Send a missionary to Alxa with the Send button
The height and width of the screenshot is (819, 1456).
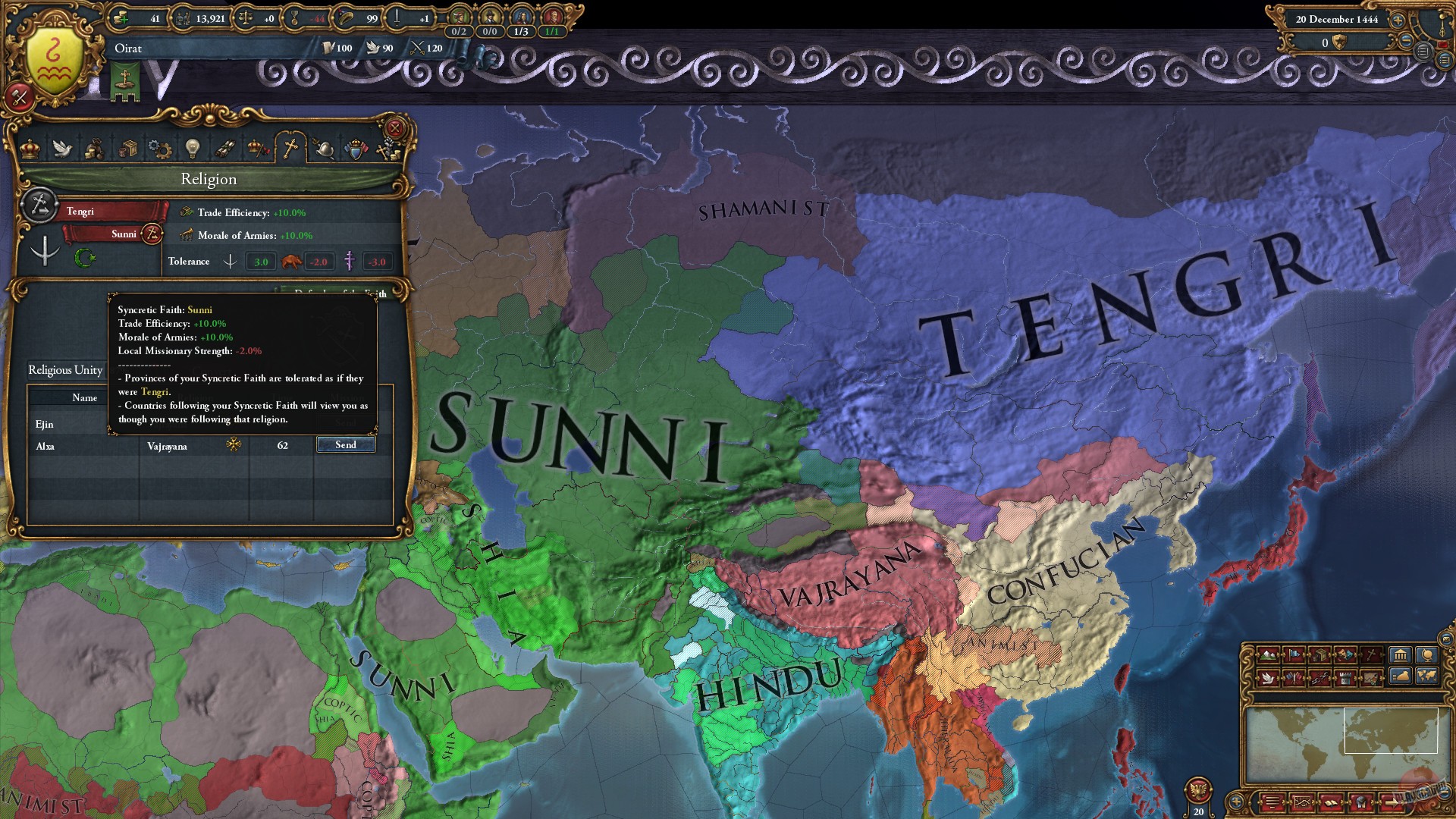(346, 445)
